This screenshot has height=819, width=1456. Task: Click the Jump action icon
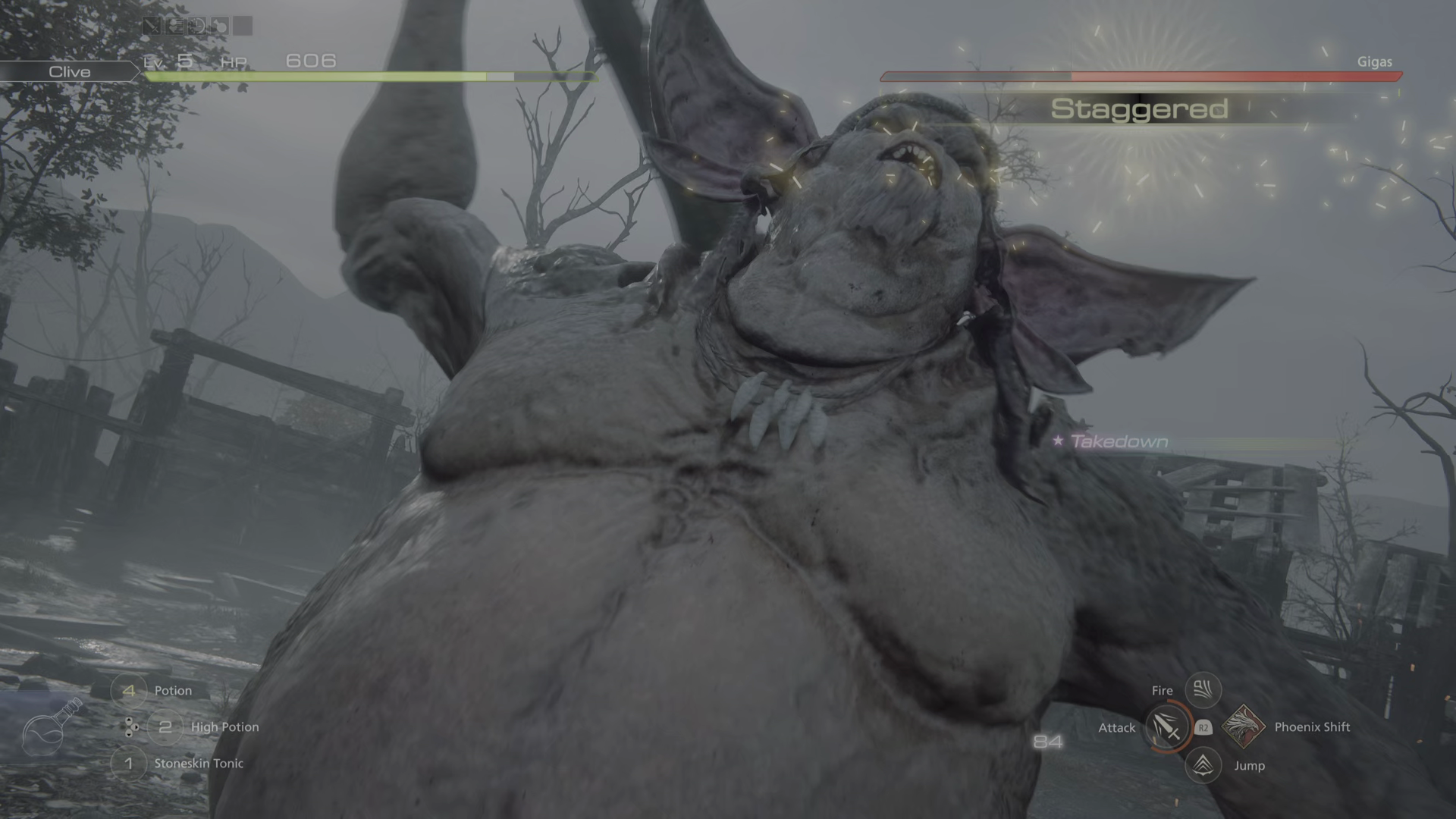pyautogui.click(x=1203, y=765)
